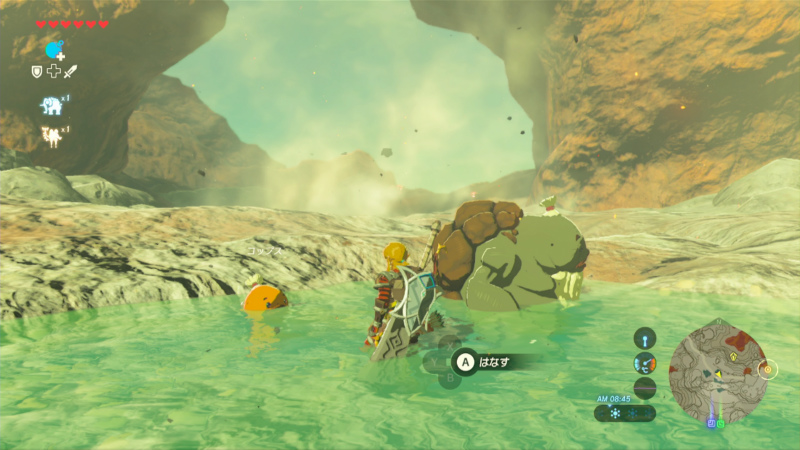Click the shield equipment icon

(37, 72)
